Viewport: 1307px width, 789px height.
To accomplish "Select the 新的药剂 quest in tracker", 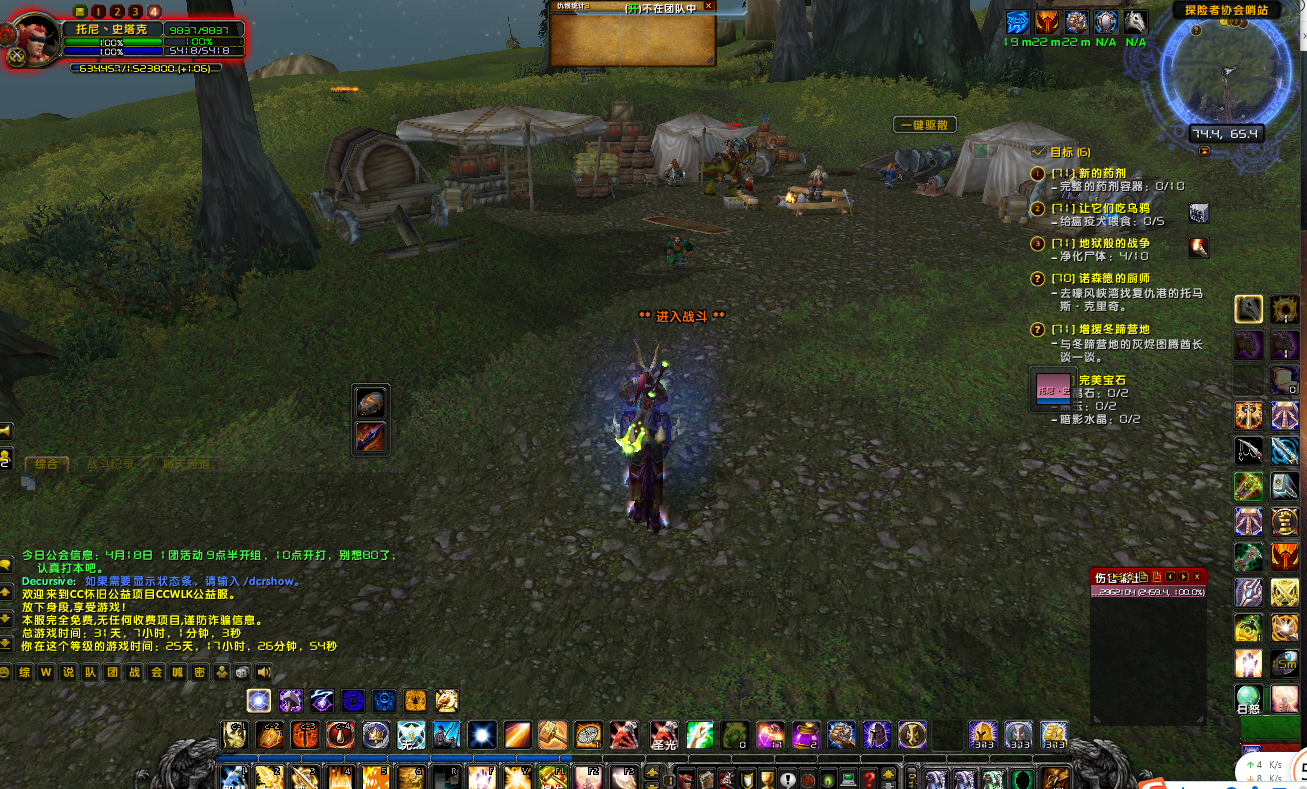I will click(x=1088, y=173).
